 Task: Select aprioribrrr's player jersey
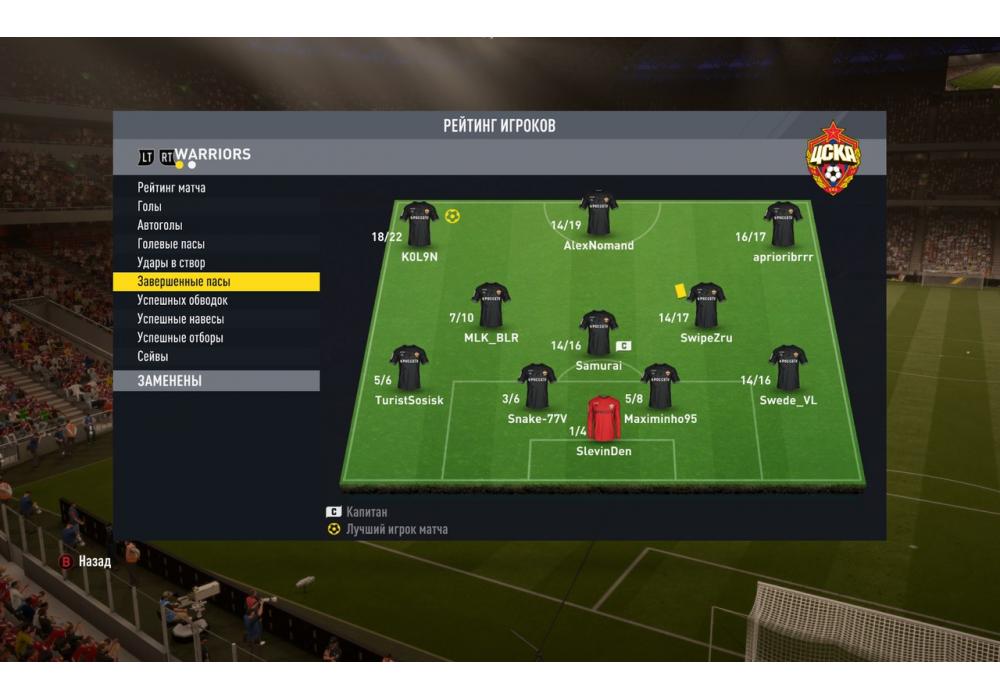[782, 224]
